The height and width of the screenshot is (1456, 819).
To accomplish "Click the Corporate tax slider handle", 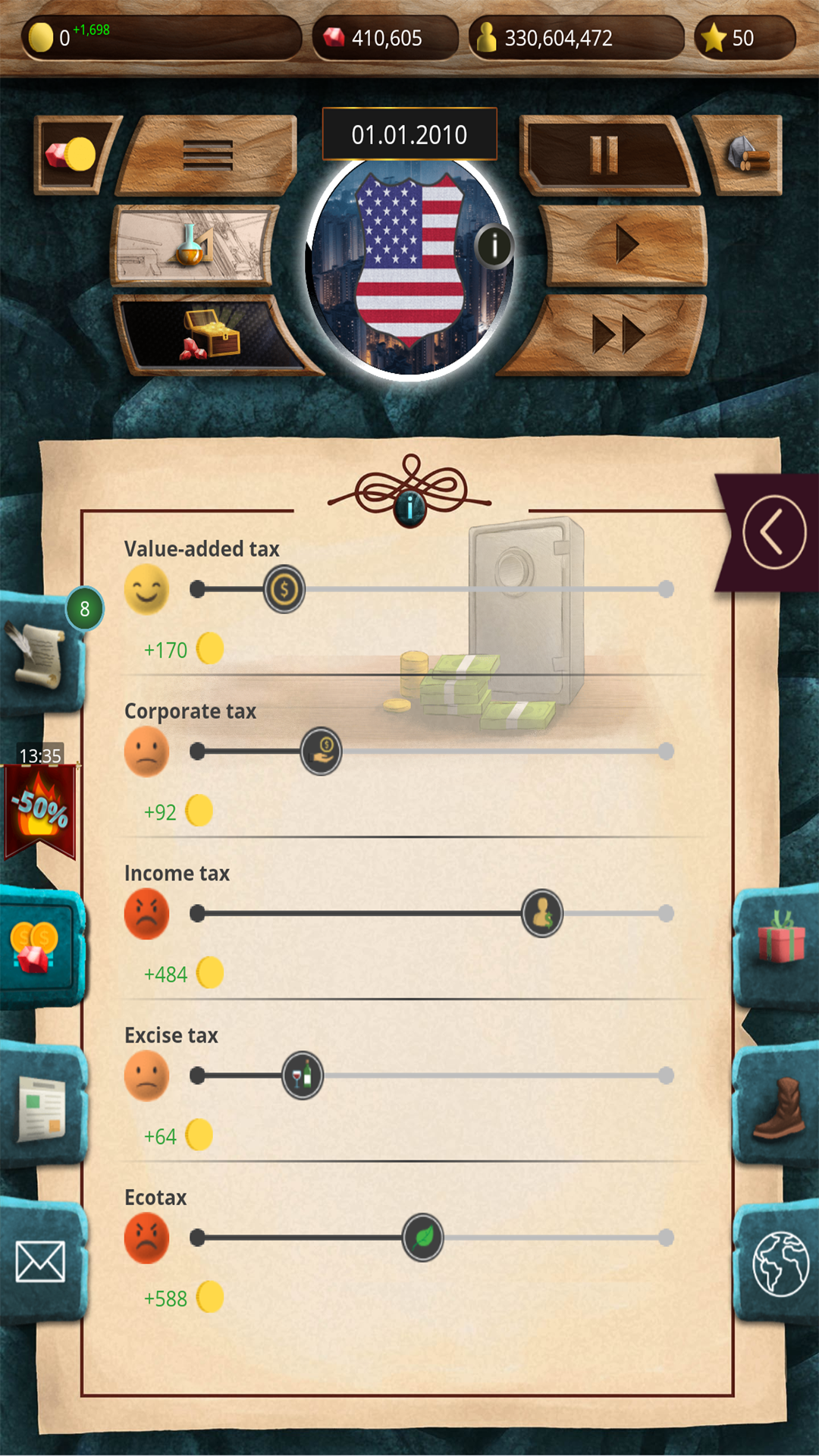I will tap(322, 752).
